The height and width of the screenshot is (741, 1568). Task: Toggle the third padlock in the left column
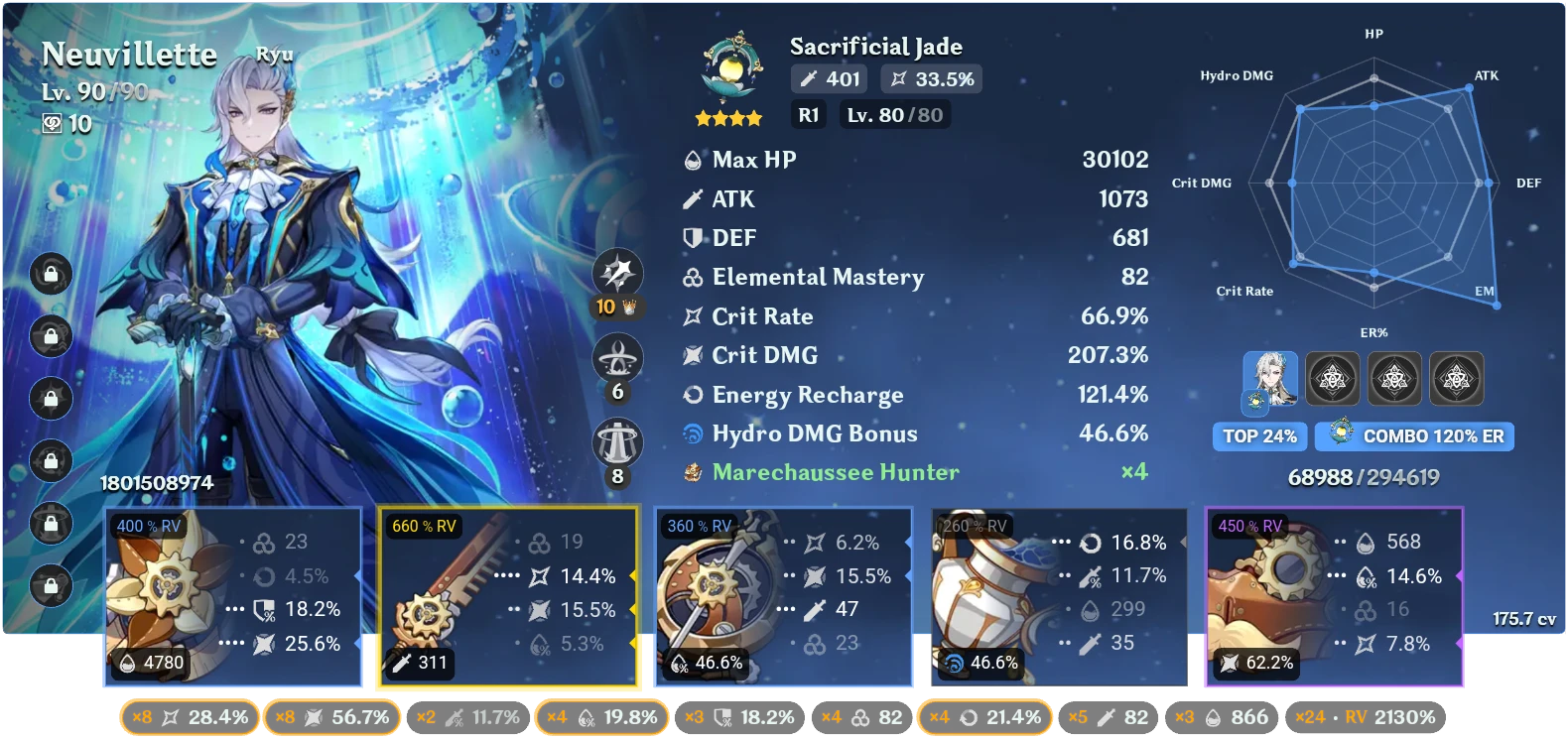51,398
